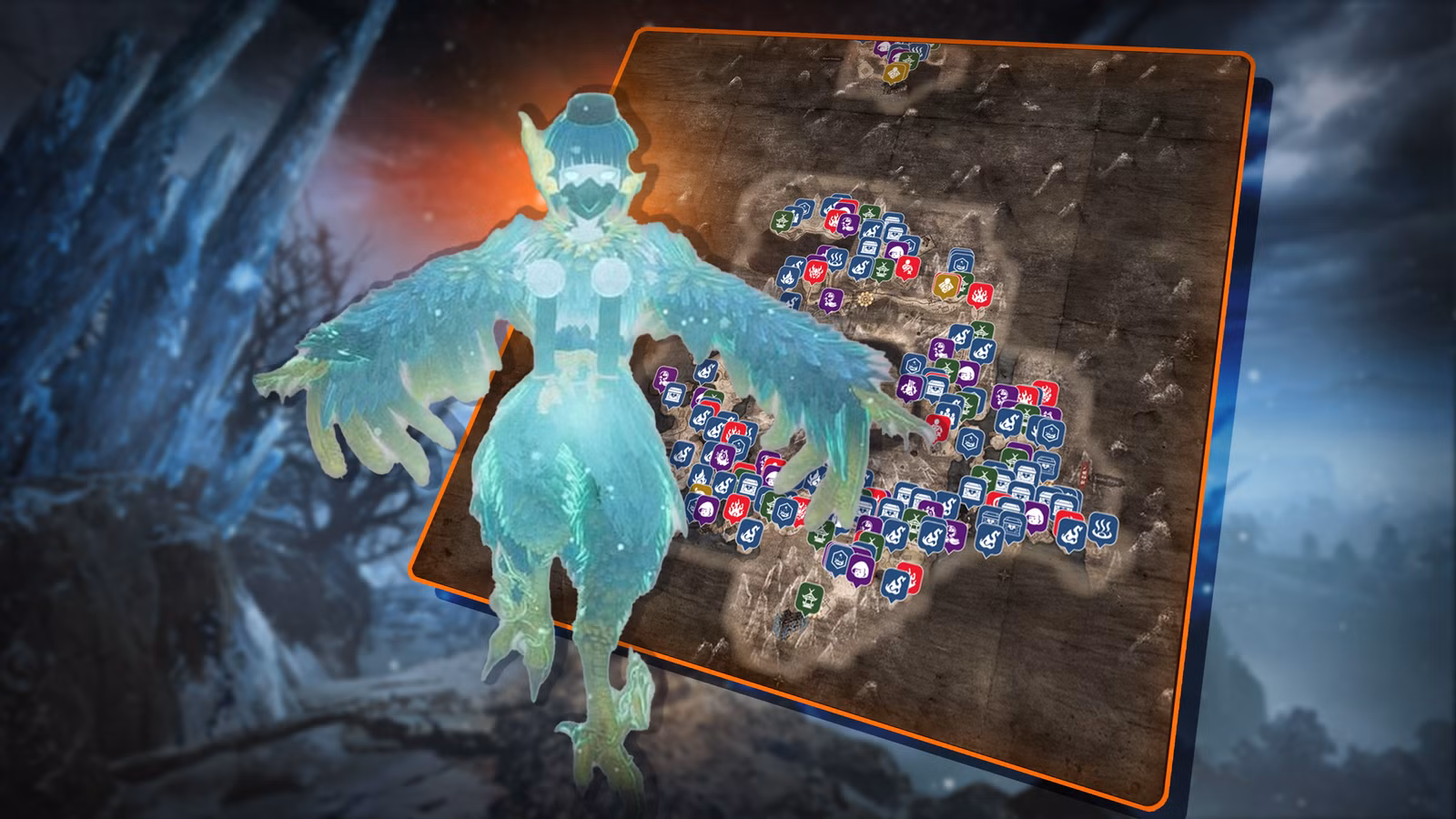Click the red flame shrine marker

(x=980, y=294)
